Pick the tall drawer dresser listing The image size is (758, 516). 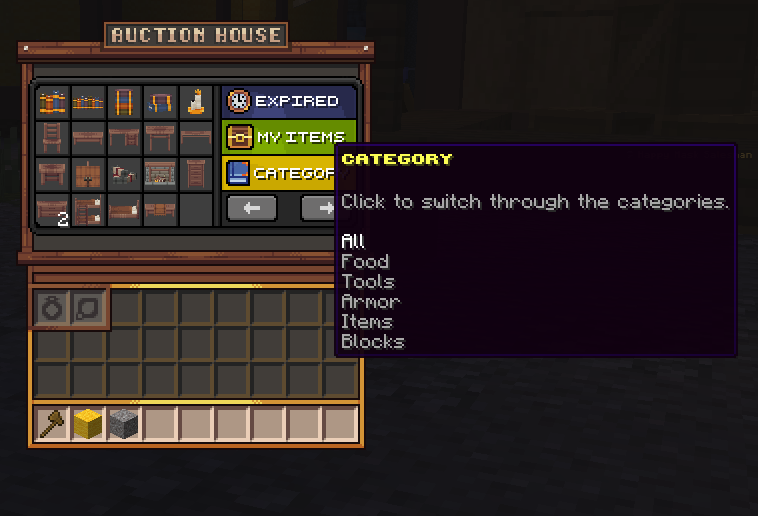click(x=196, y=173)
